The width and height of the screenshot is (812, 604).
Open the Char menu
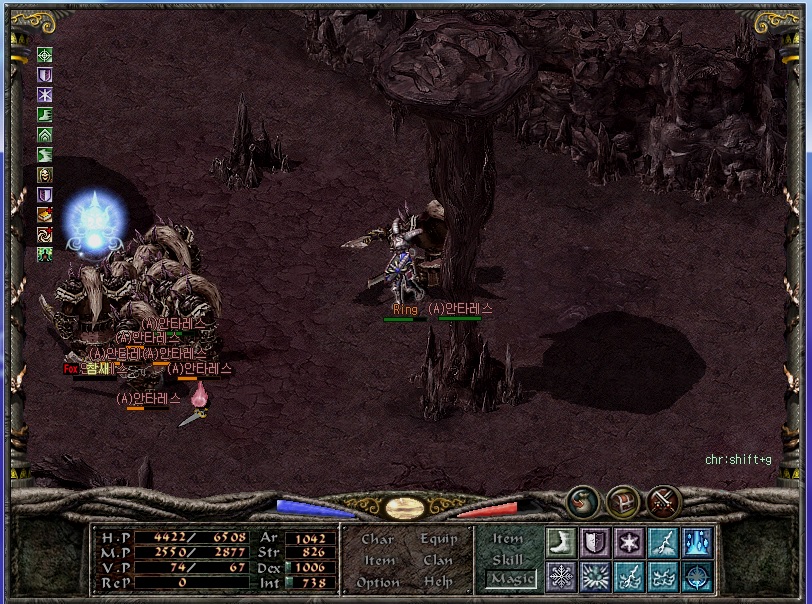point(378,539)
